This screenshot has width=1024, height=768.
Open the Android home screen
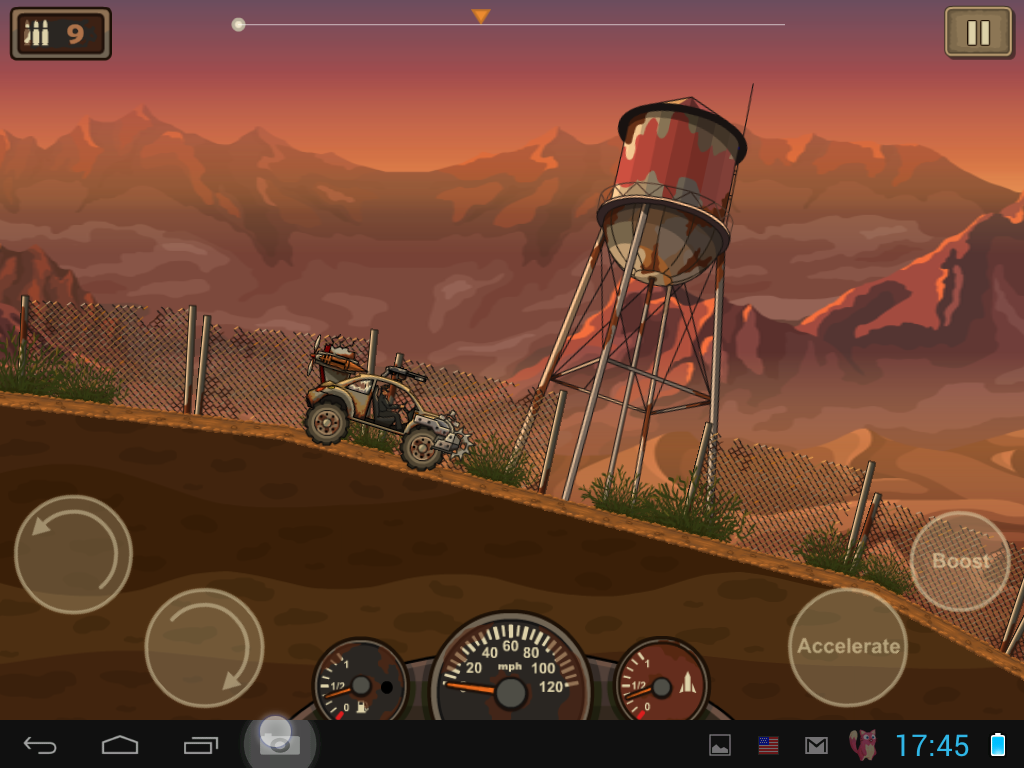pyautogui.click(x=120, y=745)
